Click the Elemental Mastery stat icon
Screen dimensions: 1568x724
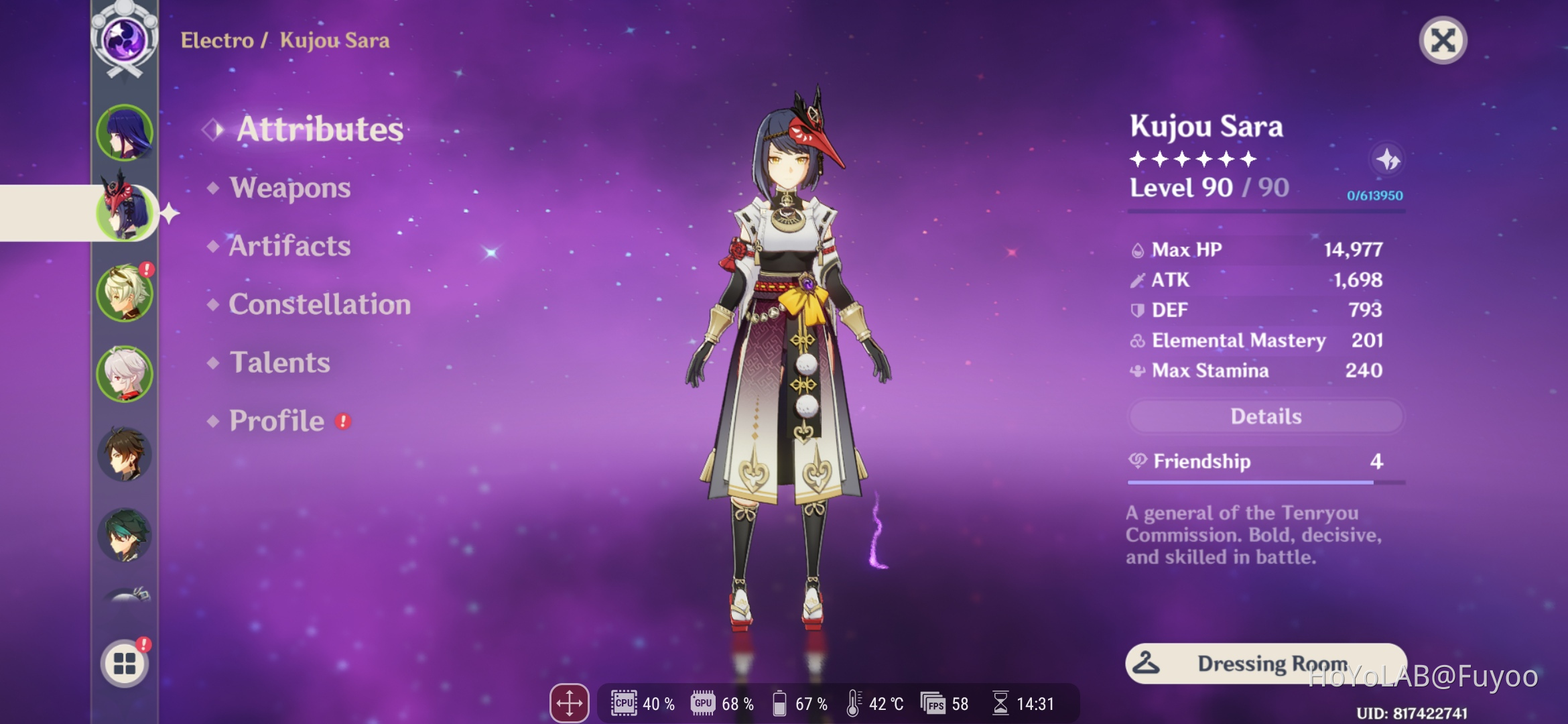coord(1138,341)
